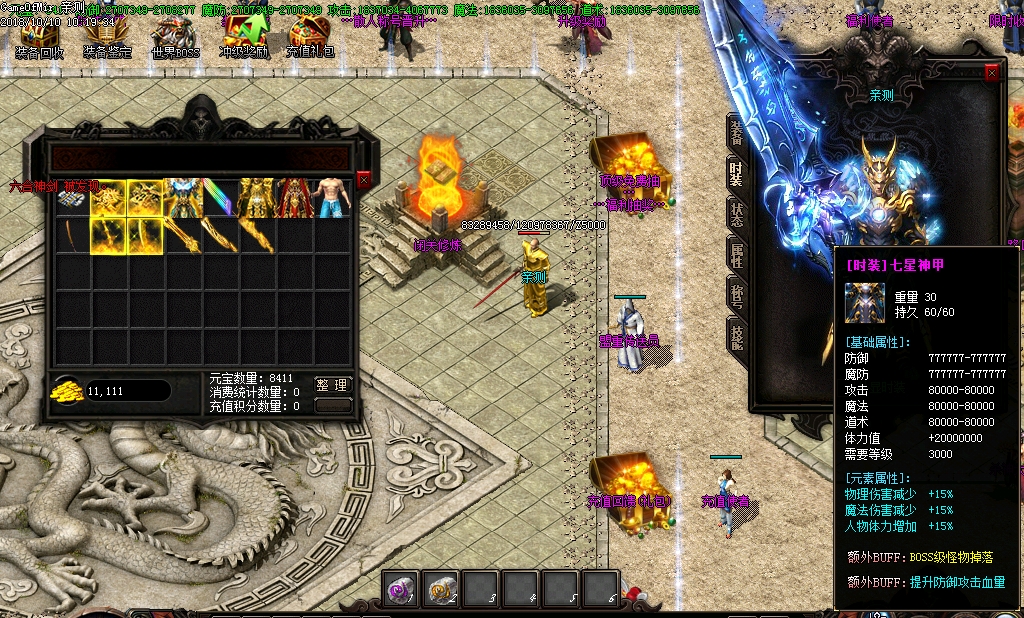Switch to the 装备 equipment tab
Screen dimensions: 1024x618
[x=737, y=132]
